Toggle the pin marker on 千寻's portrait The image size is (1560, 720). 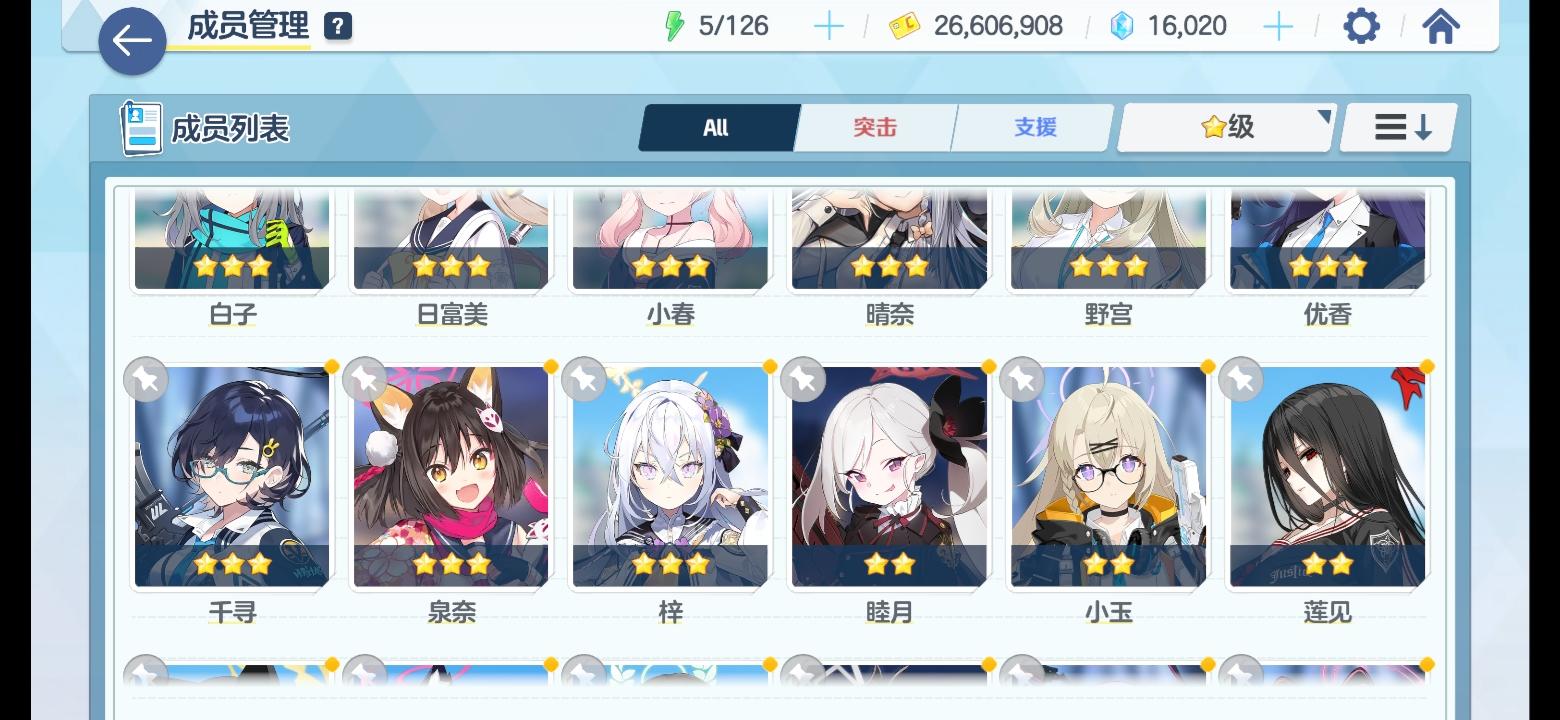[x=145, y=379]
